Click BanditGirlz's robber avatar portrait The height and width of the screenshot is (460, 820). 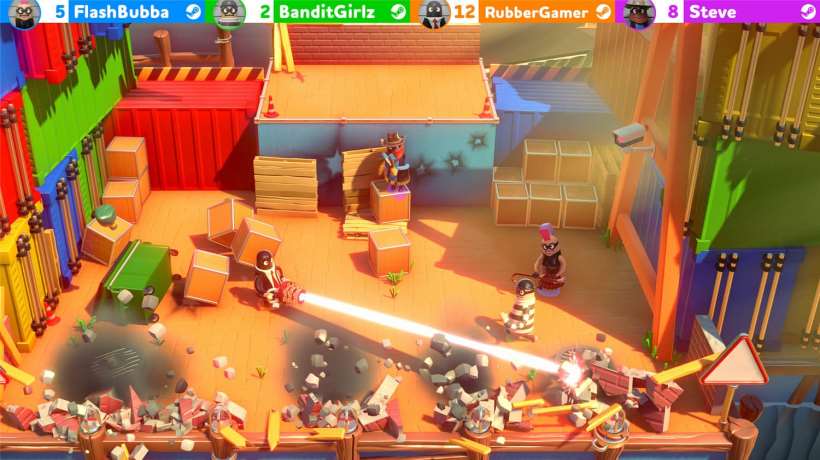coord(229,12)
